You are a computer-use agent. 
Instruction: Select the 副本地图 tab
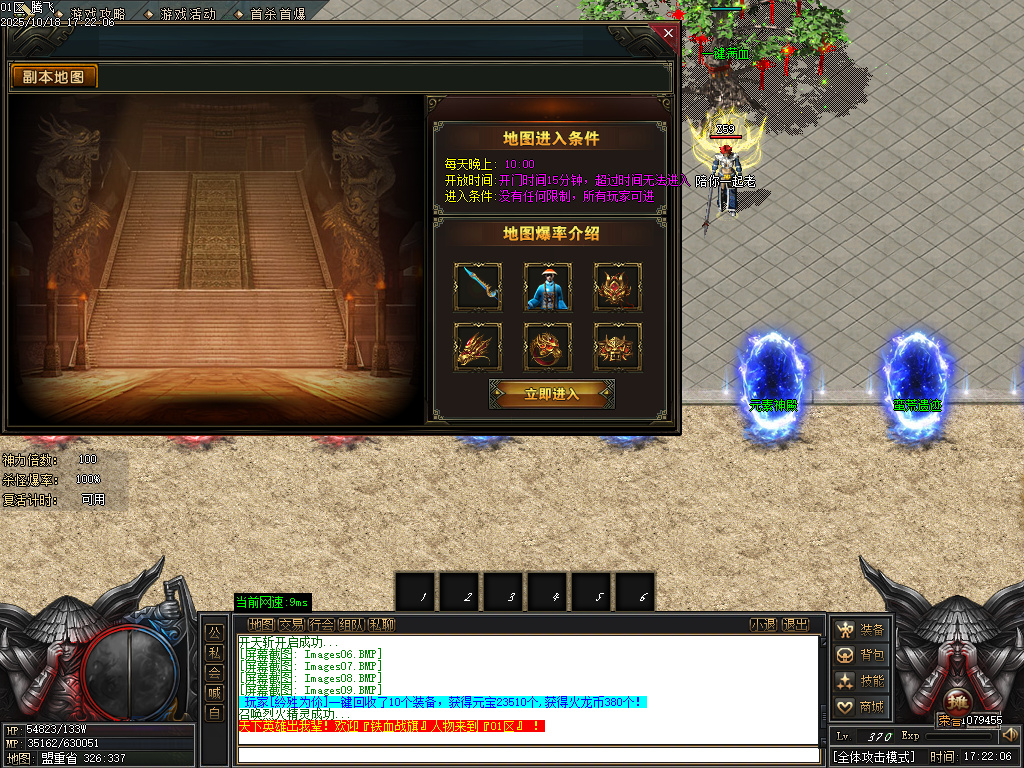pyautogui.click(x=54, y=77)
